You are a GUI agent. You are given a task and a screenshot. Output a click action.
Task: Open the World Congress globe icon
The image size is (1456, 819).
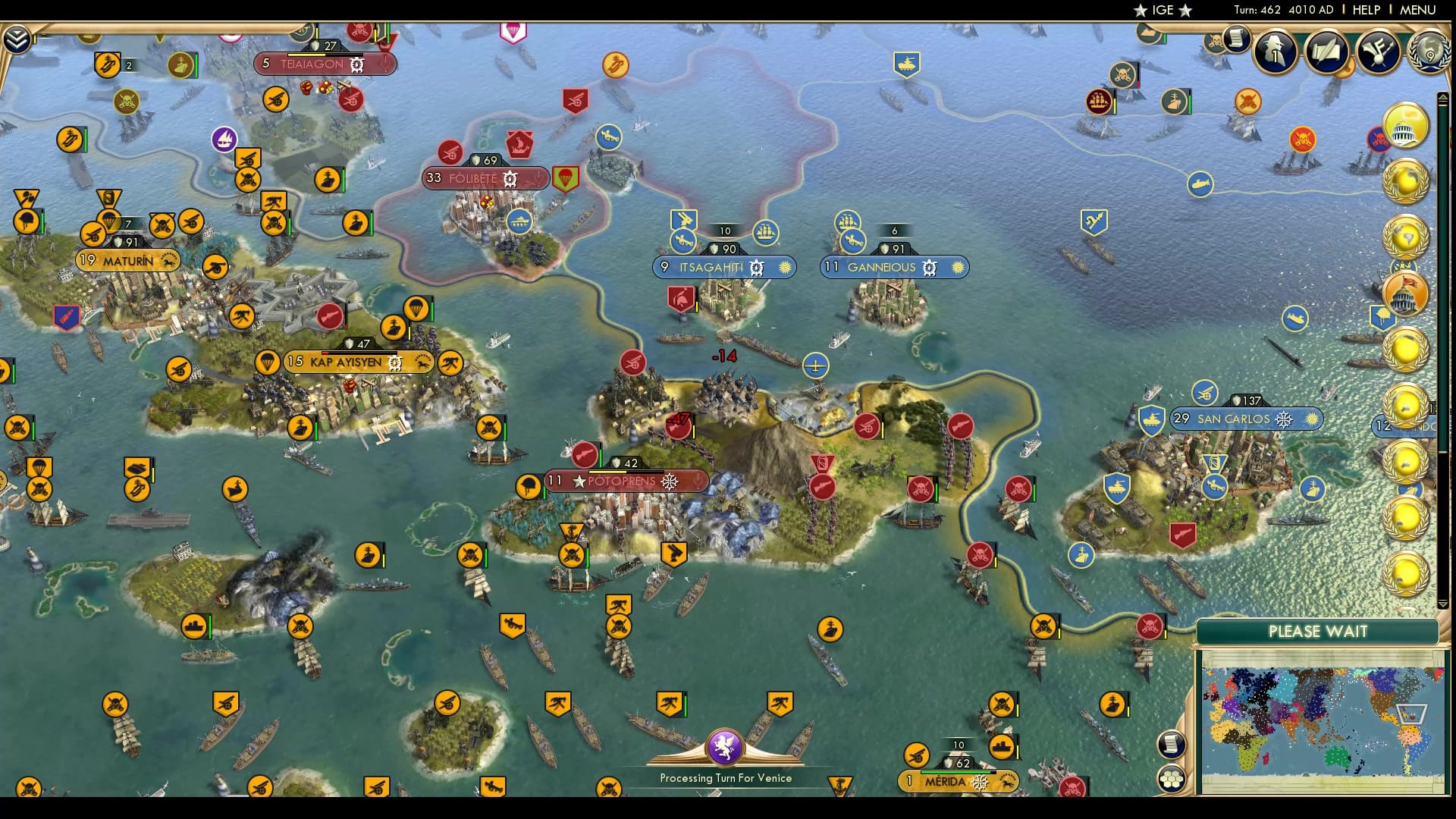point(1431,53)
